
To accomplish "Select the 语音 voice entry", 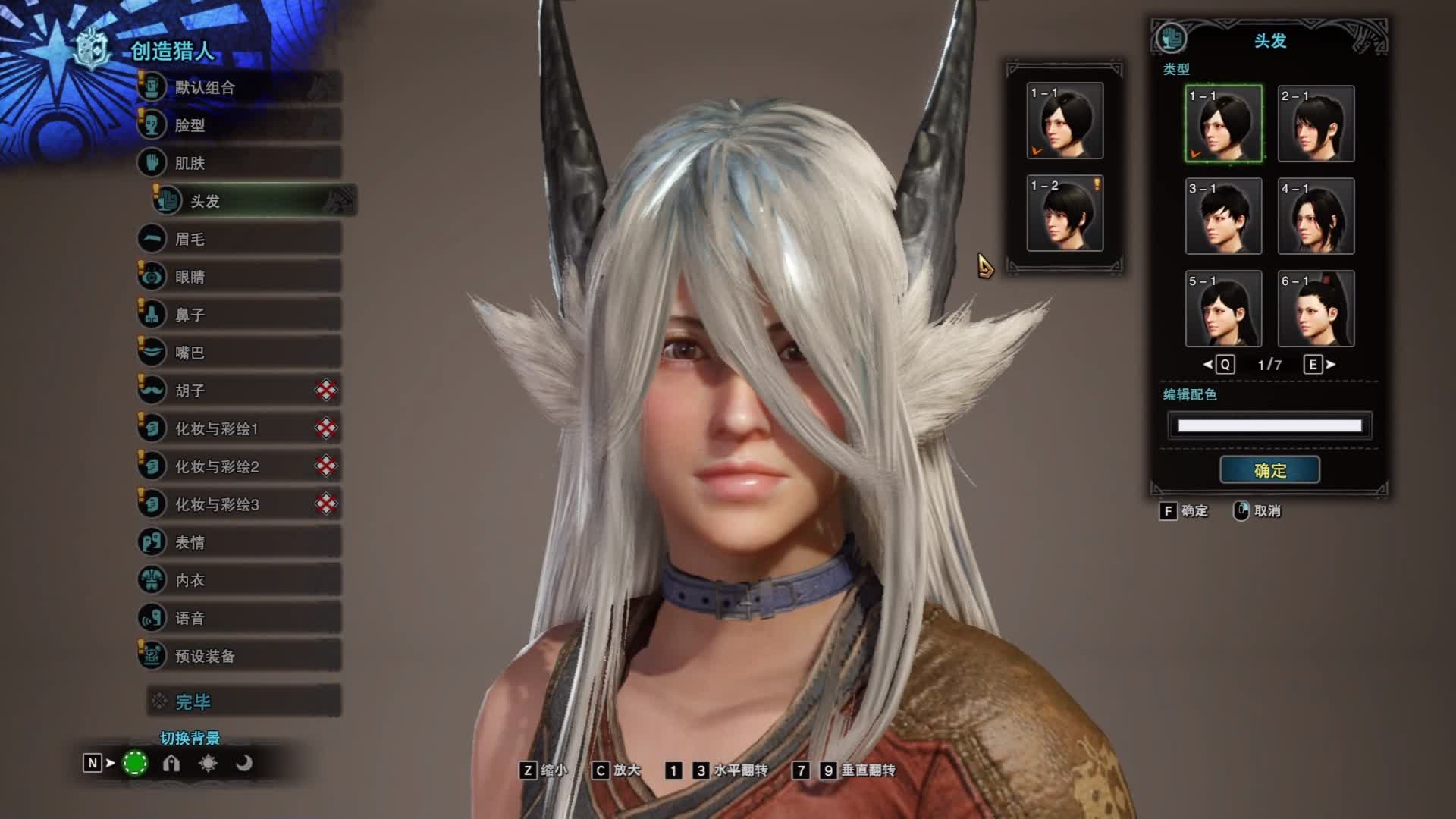I will pyautogui.click(x=239, y=618).
